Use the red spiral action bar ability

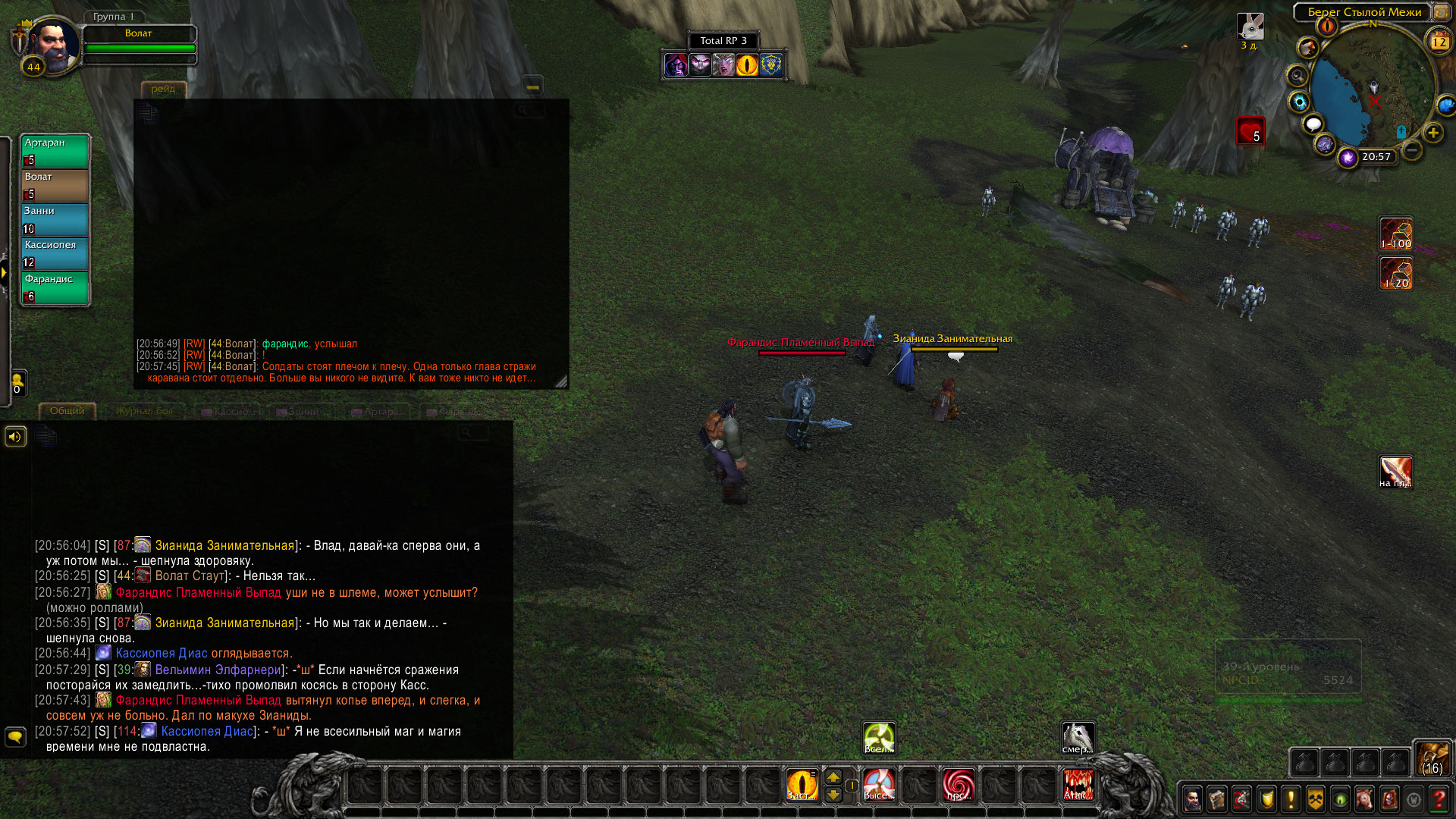pos(959,785)
